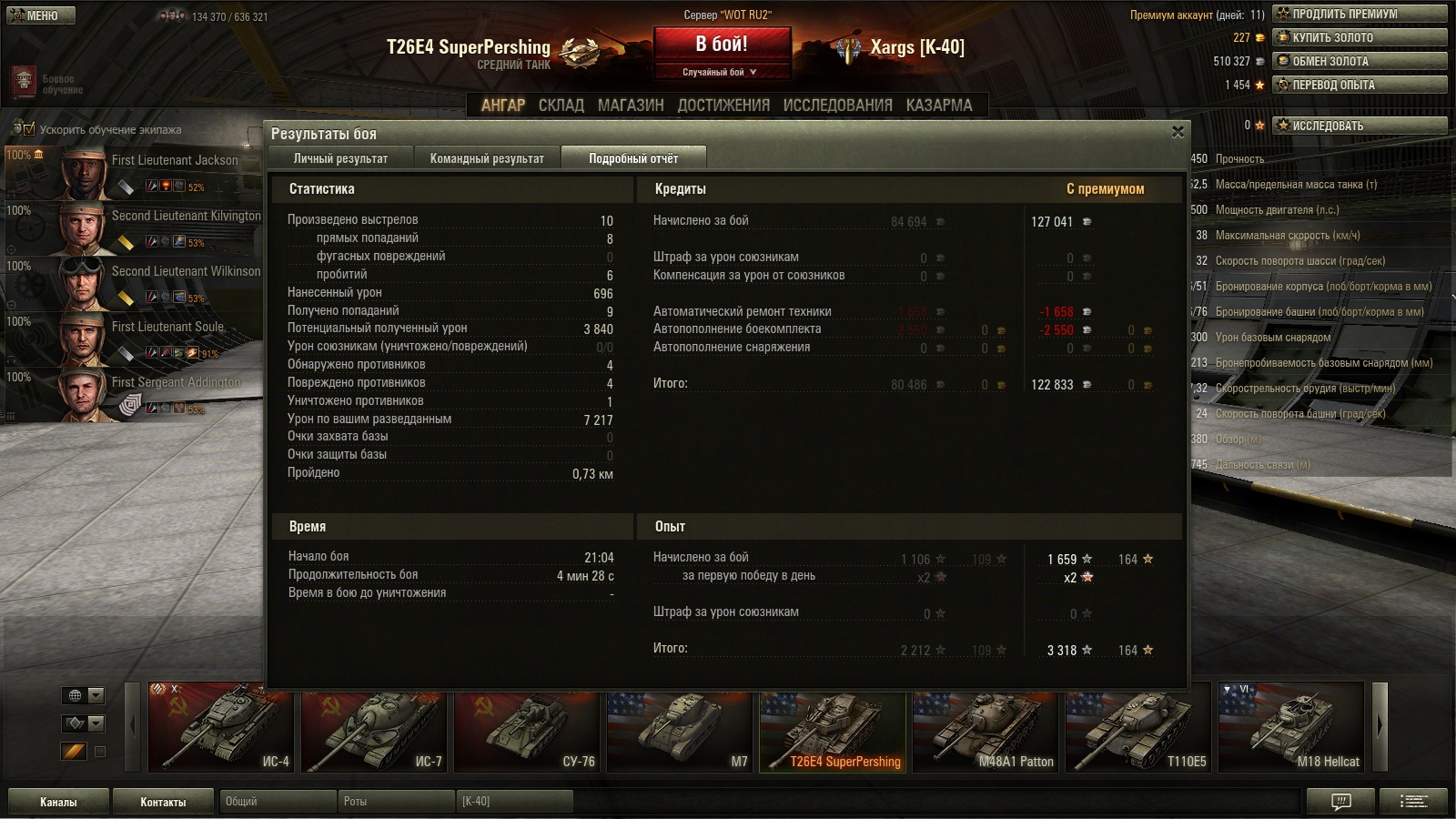
Task: Open ОБМЕН ЗОЛОТА
Action: point(1360,61)
